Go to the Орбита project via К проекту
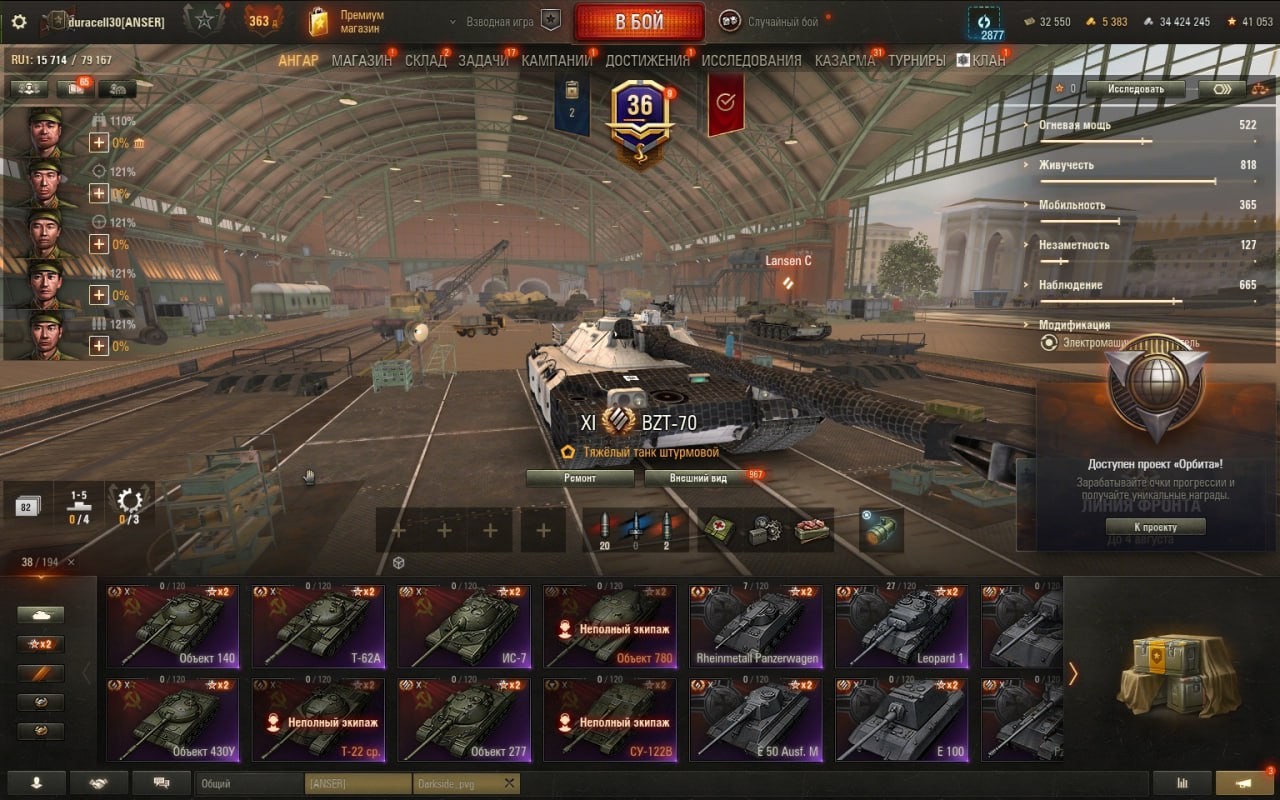 tap(1155, 527)
